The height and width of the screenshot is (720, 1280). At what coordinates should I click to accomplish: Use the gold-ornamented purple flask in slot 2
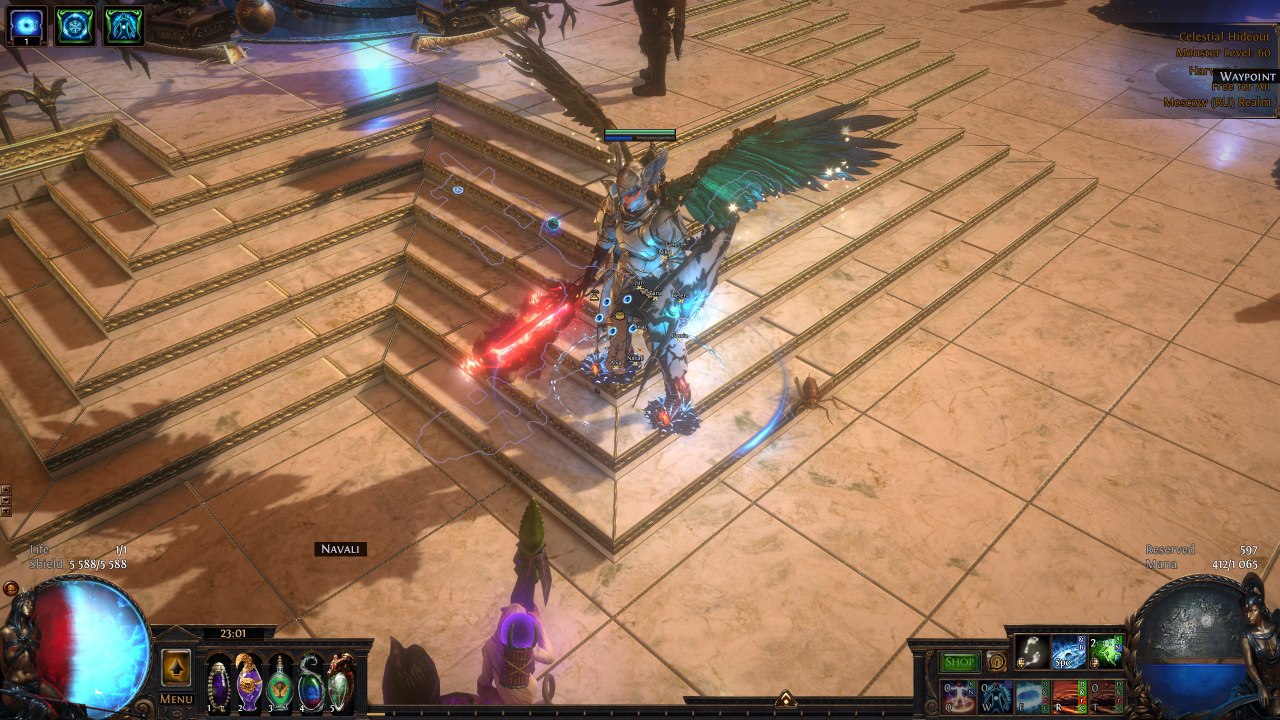248,683
